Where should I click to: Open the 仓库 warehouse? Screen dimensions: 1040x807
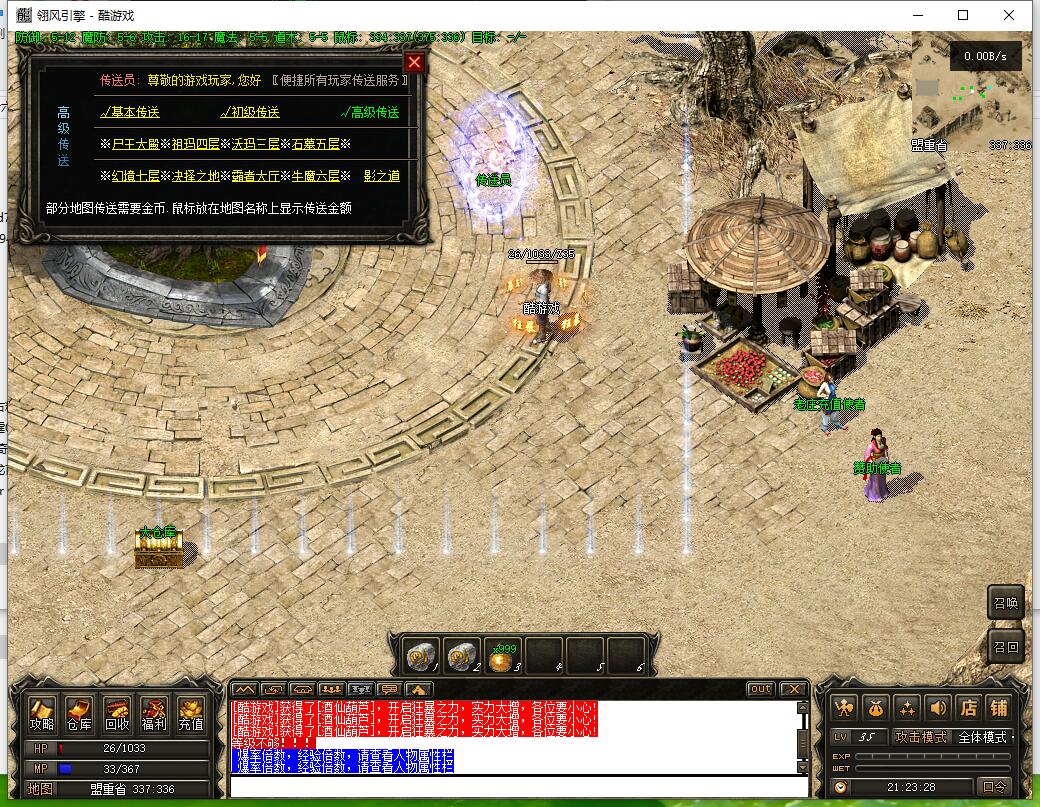79,712
